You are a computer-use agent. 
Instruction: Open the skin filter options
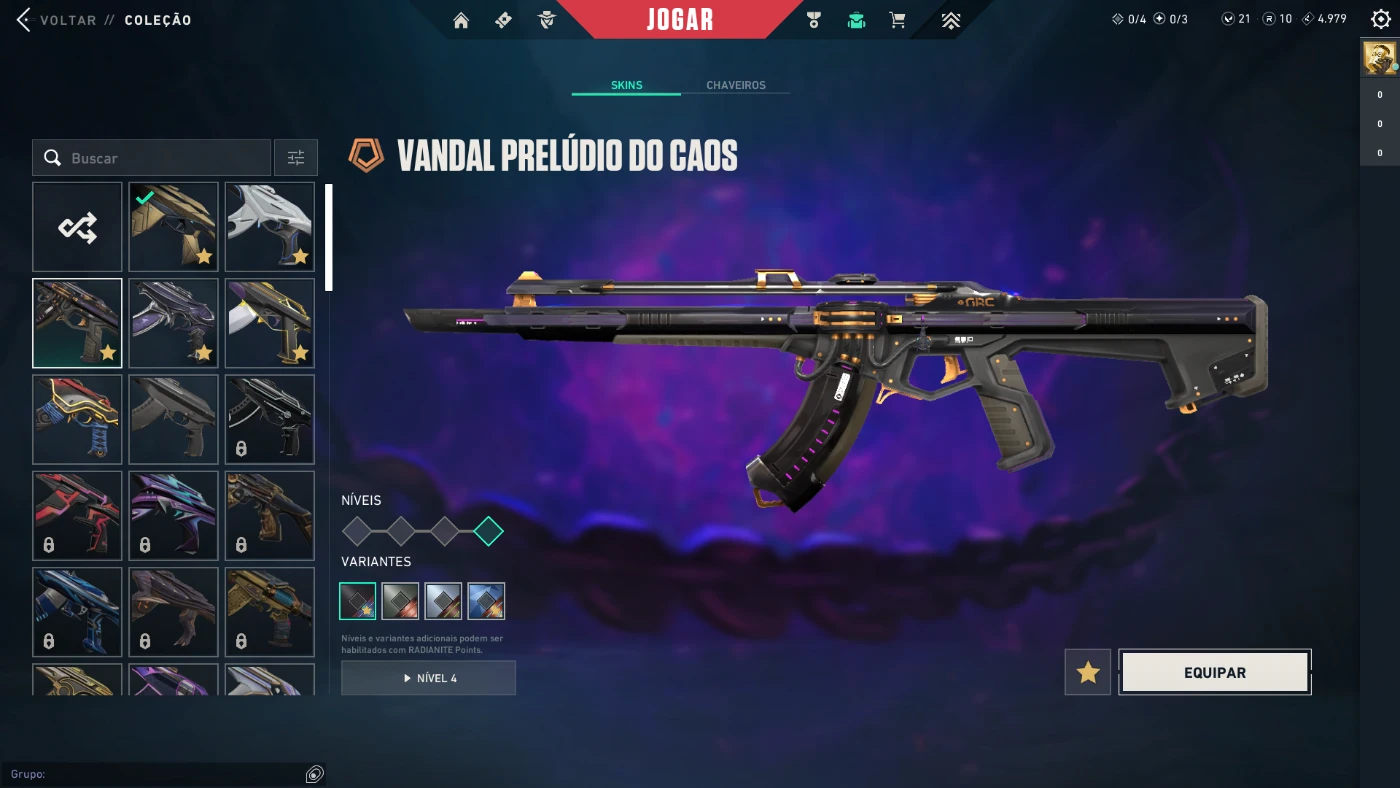(296, 158)
